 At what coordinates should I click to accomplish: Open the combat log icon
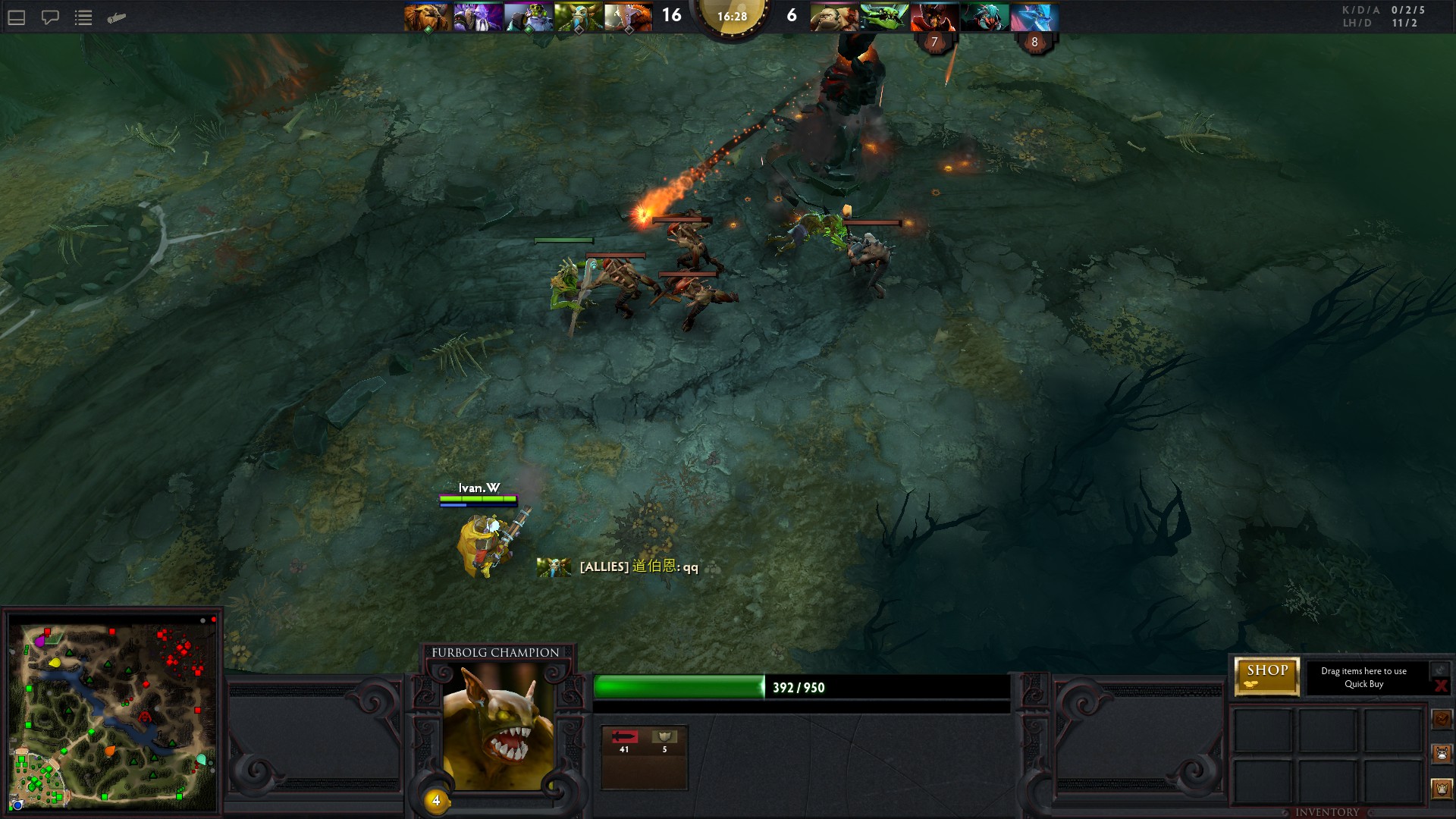pyautogui.click(x=116, y=17)
